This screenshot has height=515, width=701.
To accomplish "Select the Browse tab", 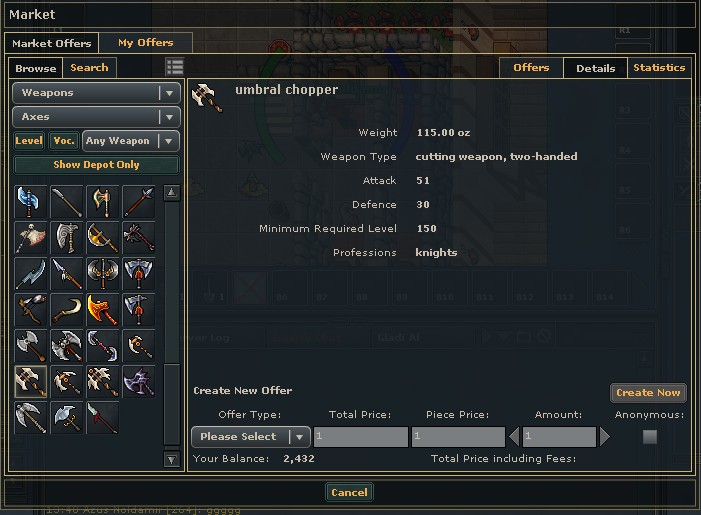I will click(36, 68).
